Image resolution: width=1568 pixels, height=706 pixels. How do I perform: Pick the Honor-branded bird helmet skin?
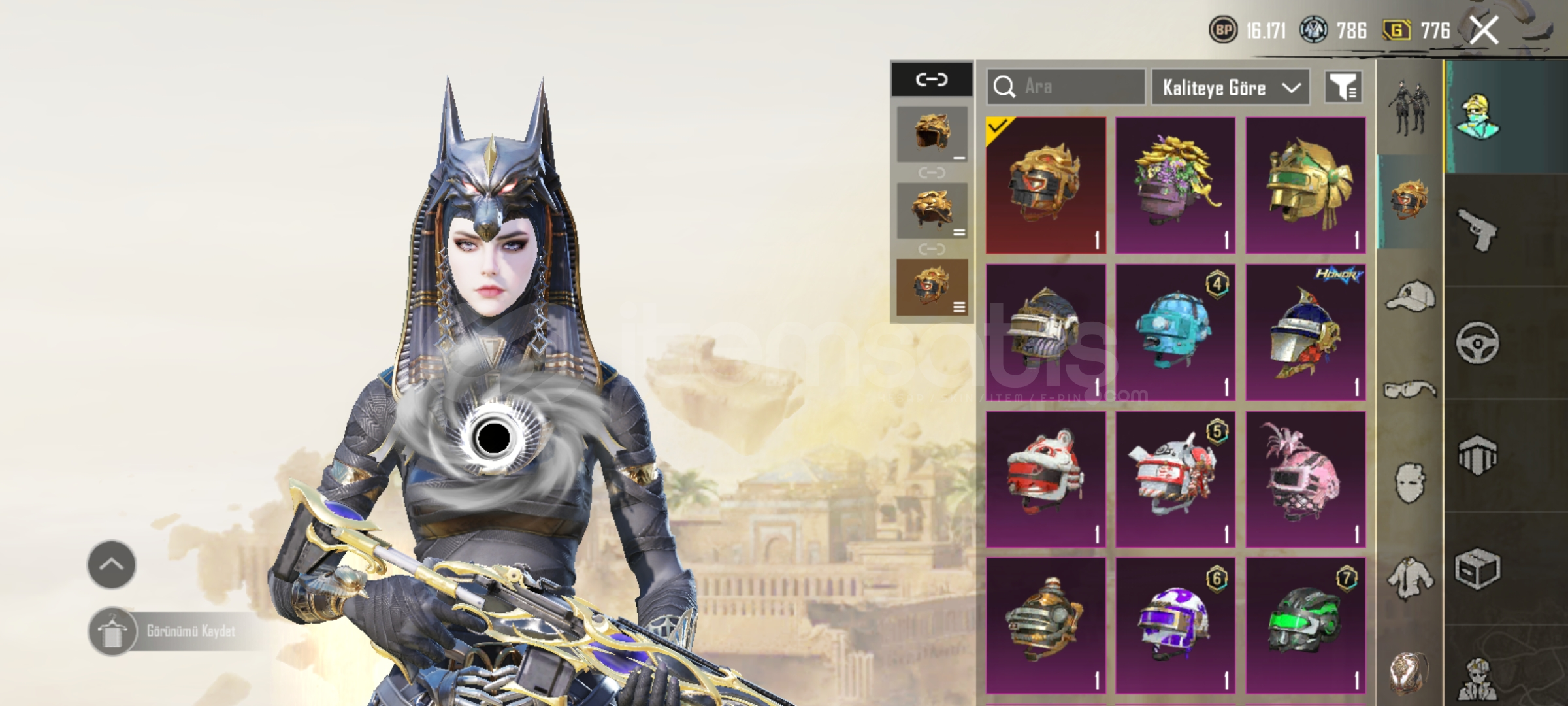pos(1305,332)
